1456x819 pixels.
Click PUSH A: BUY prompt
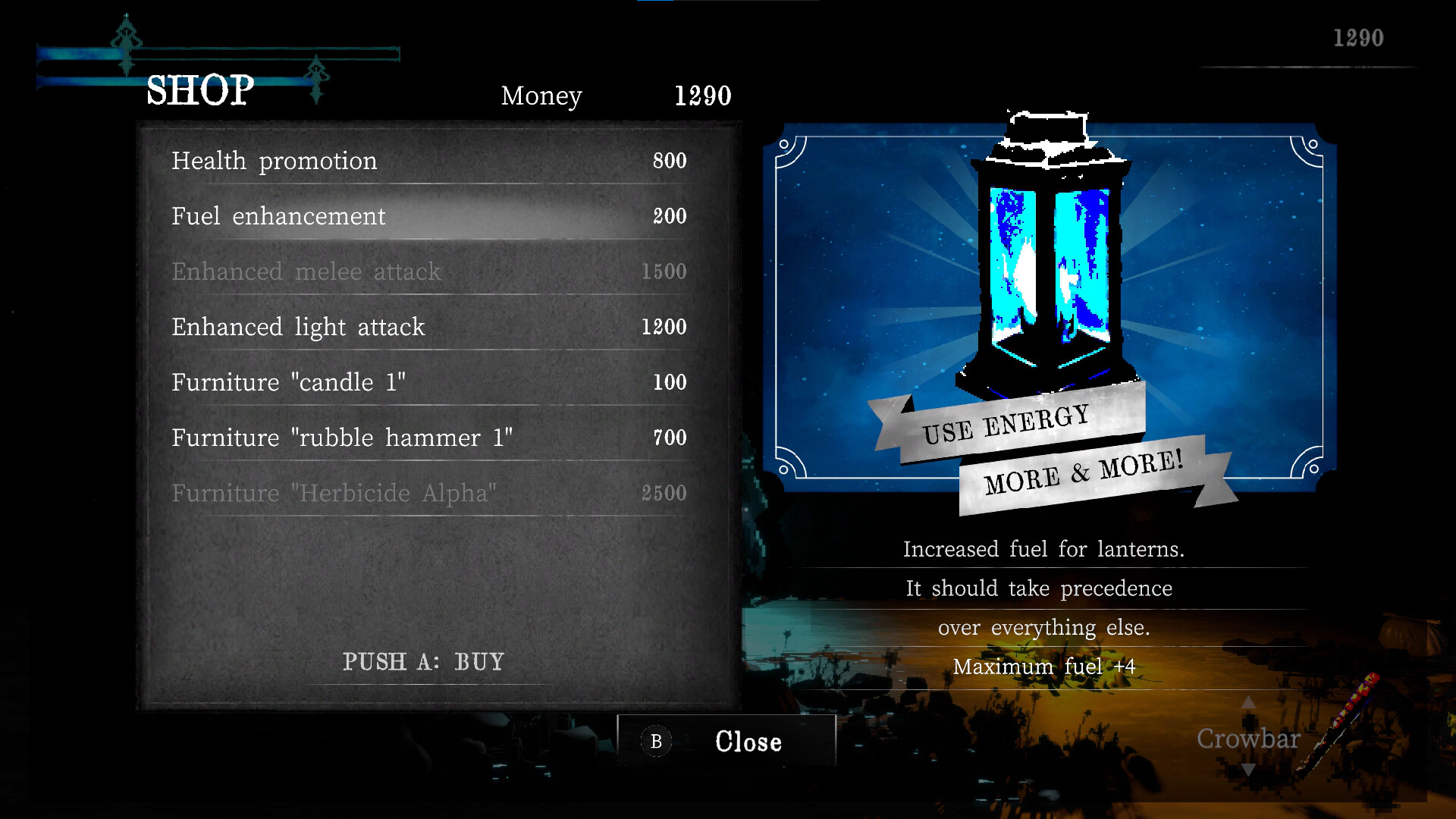point(425,661)
